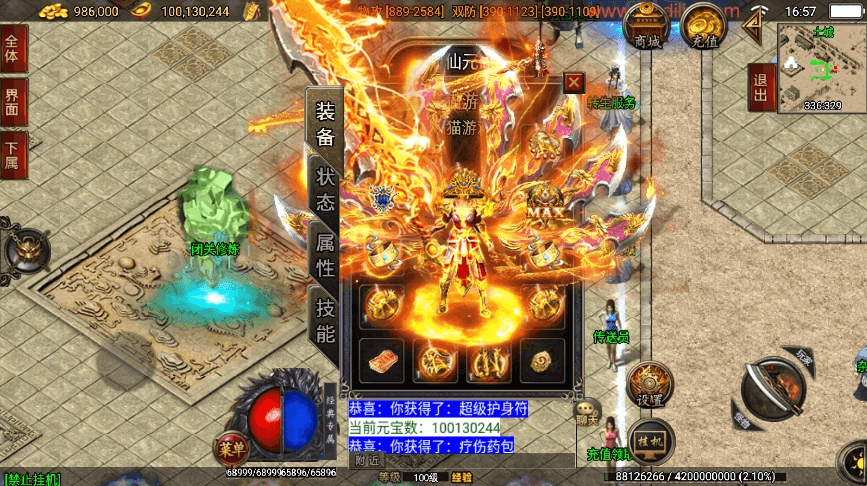Close the character equipment panel
This screenshot has width=867, height=486.
click(x=573, y=83)
